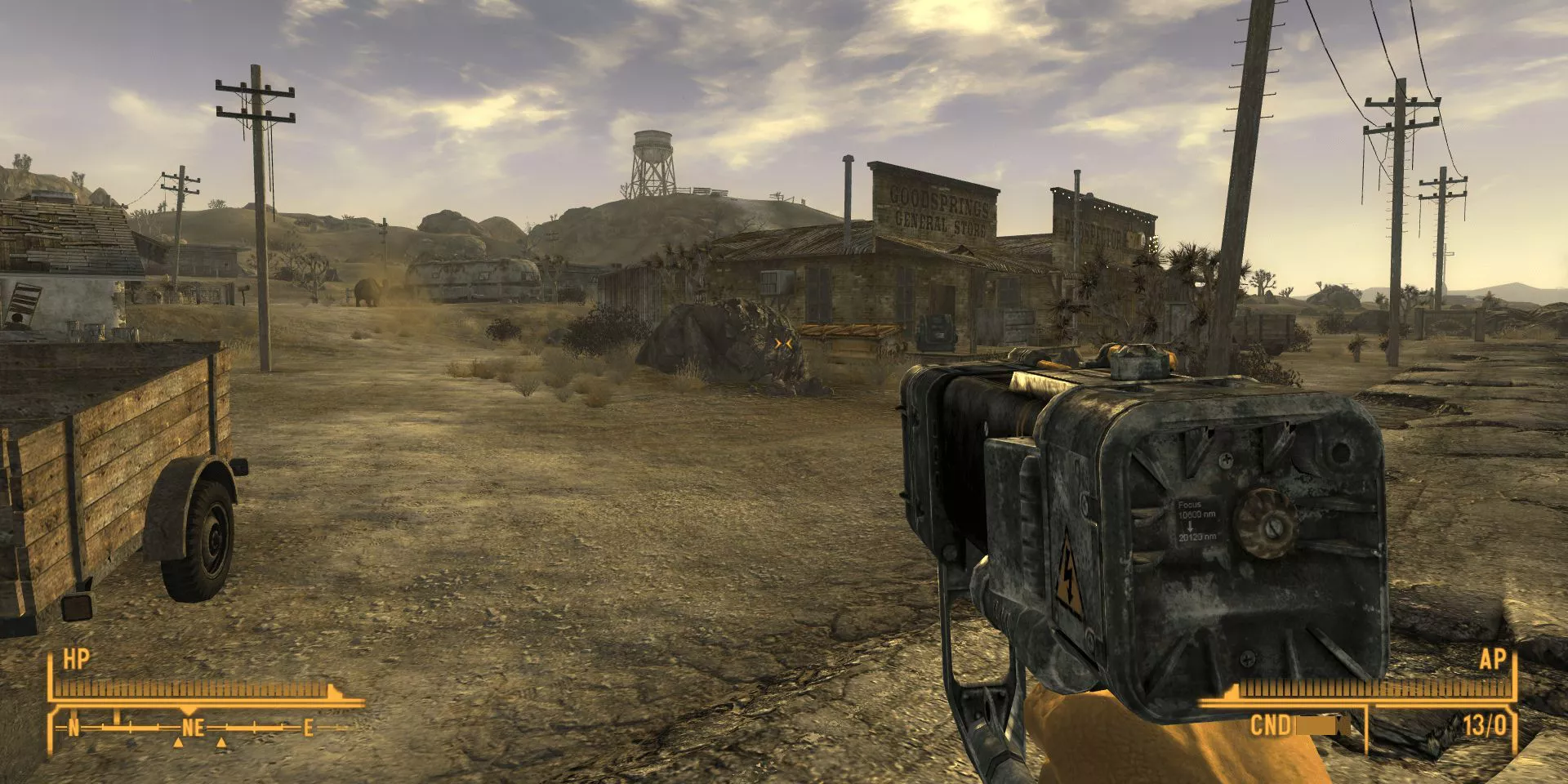The width and height of the screenshot is (1568, 784).
Task: Click the left quest marker triangle under the compass
Action: 179,744
